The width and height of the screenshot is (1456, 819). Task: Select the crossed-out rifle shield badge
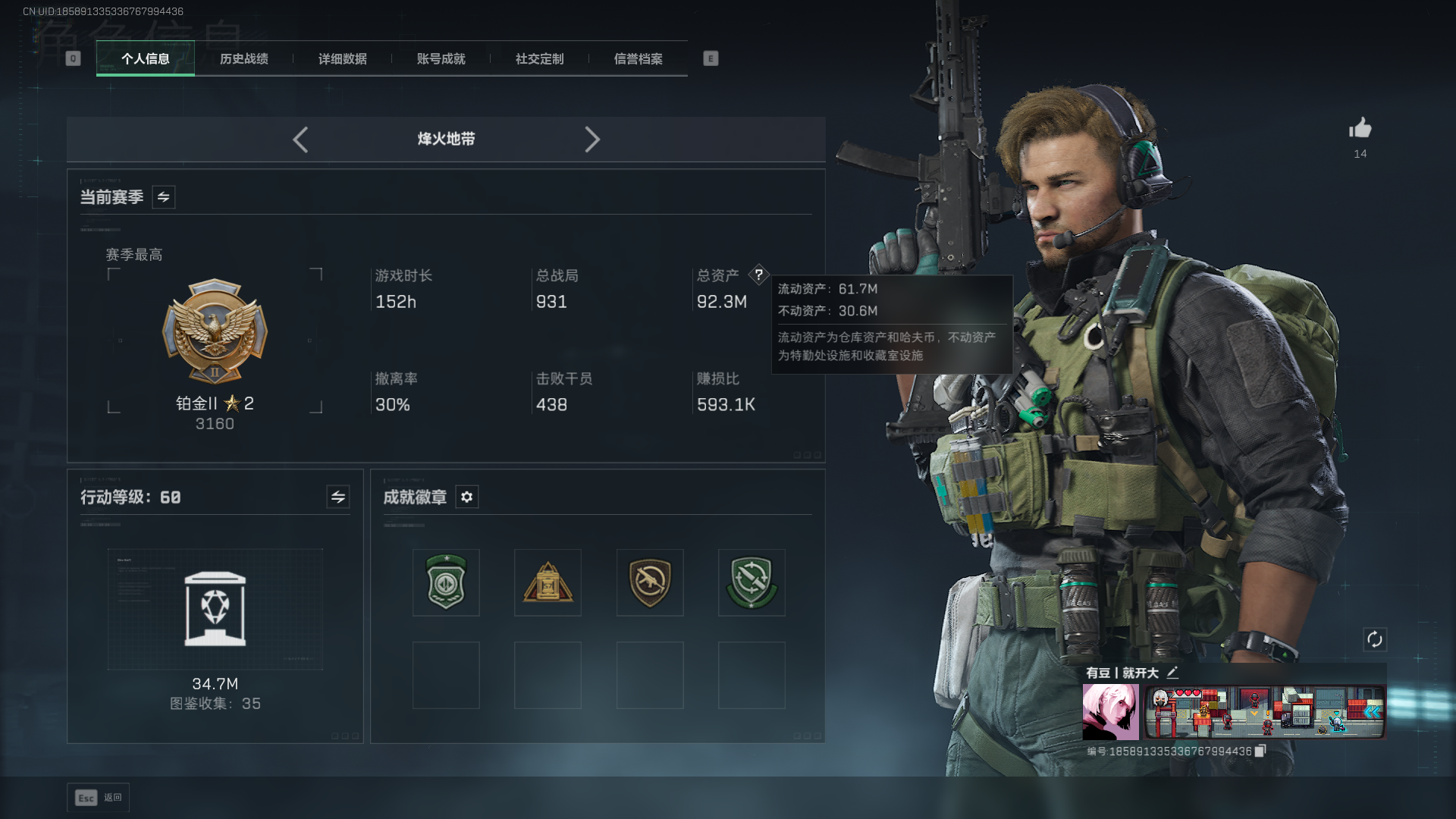(650, 582)
